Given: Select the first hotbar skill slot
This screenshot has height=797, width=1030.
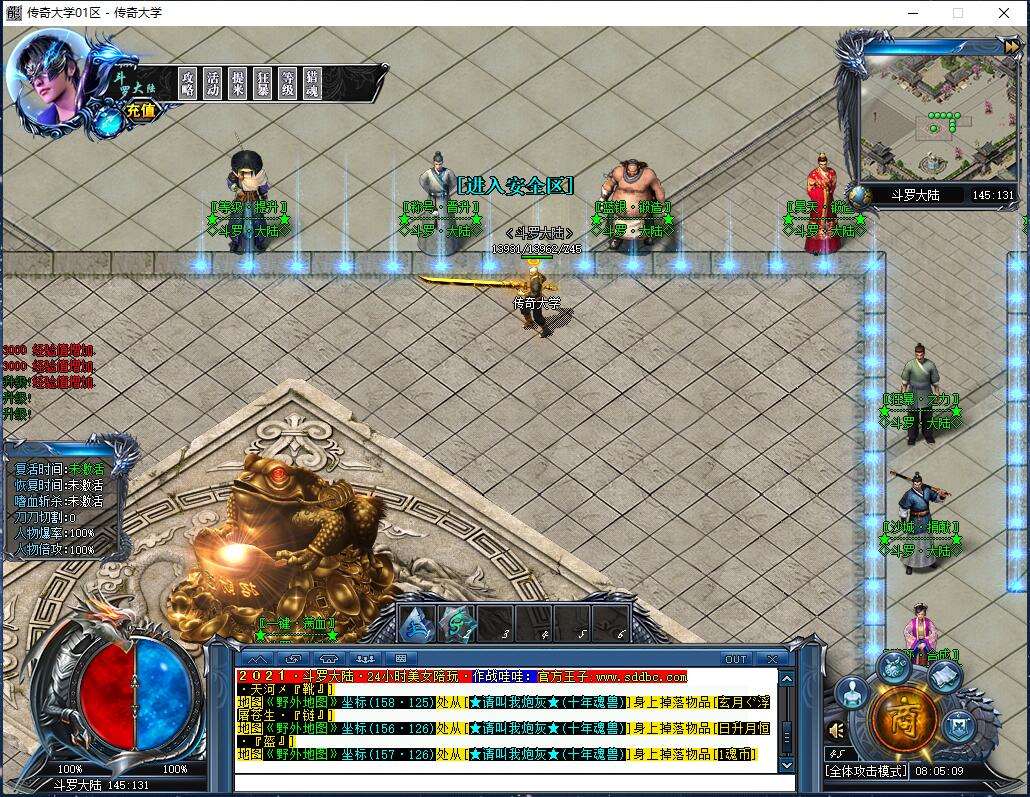Looking at the screenshot, I should pos(416,624).
